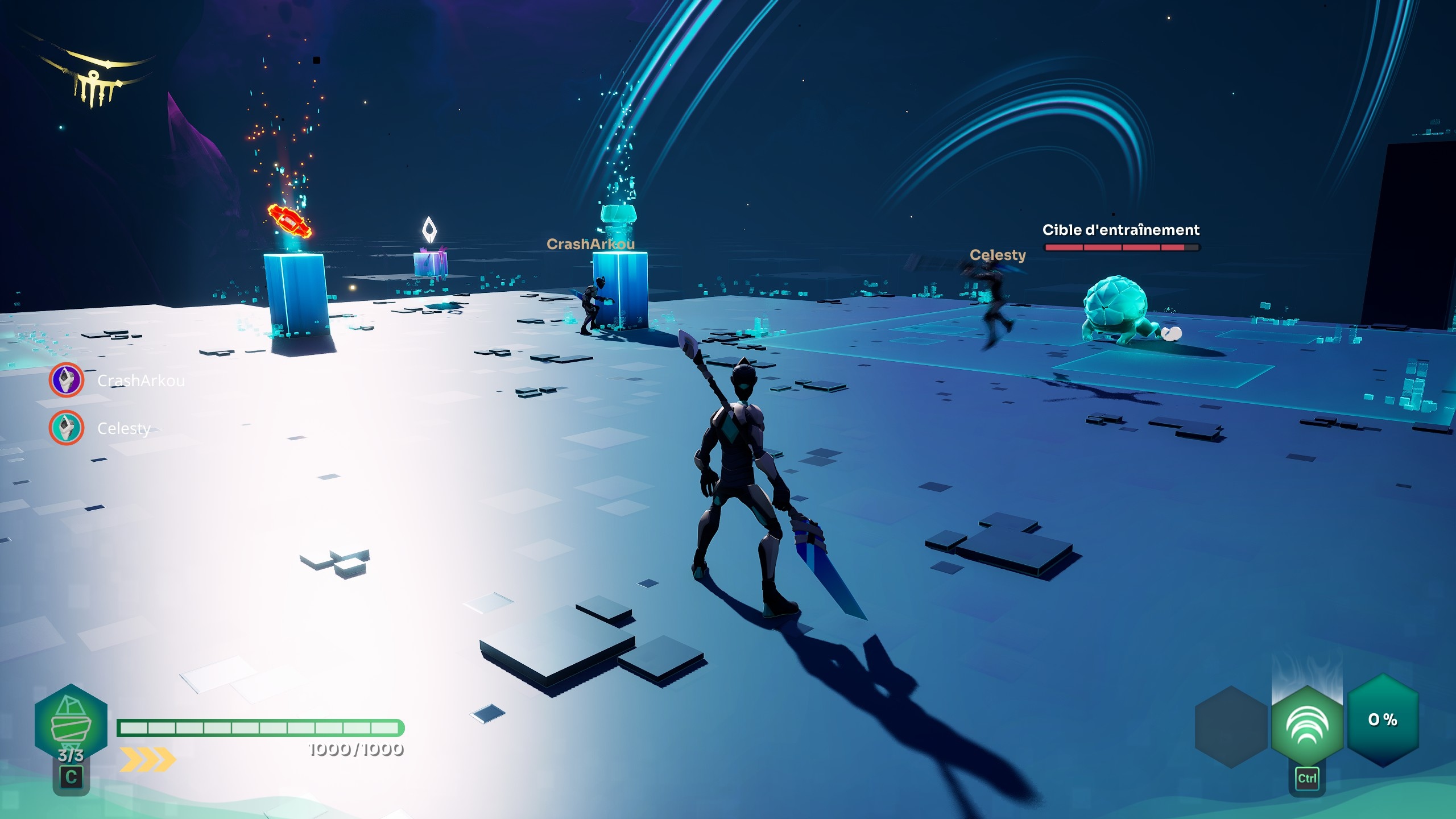Screen dimensions: 1456x819
Task: Activate the green wave ability hexagon
Action: [x=1307, y=725]
